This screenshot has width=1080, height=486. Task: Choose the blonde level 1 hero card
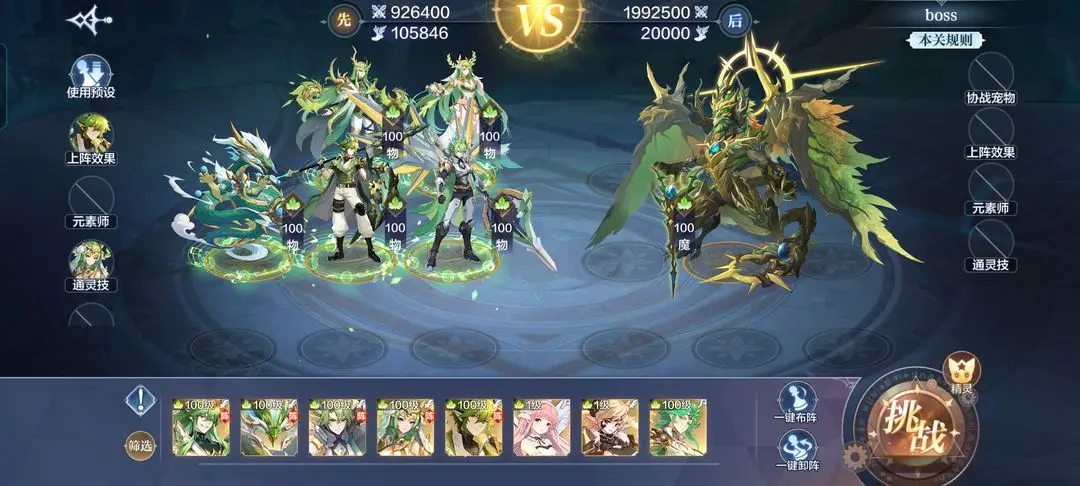click(609, 428)
